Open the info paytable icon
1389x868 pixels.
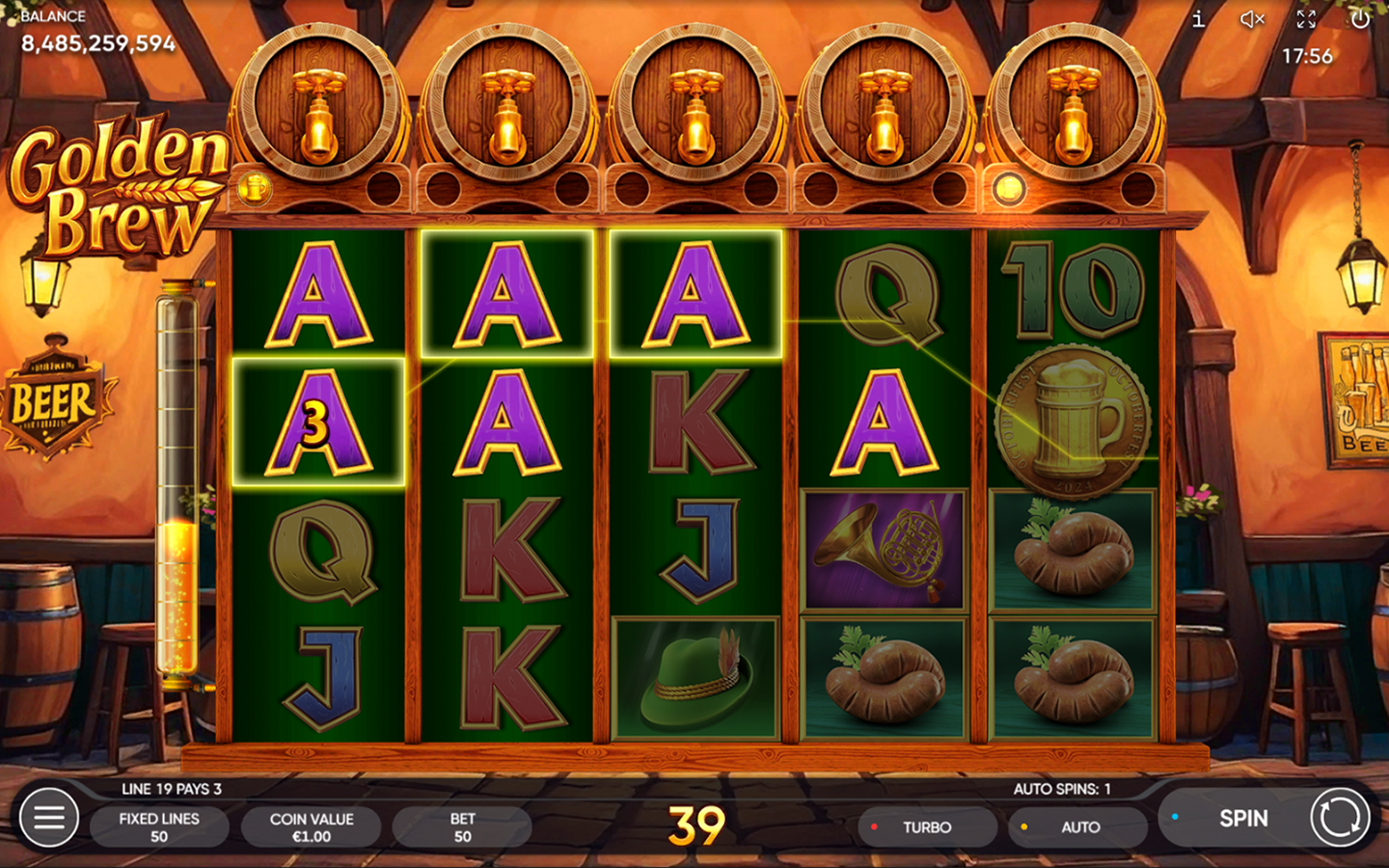(x=1198, y=19)
